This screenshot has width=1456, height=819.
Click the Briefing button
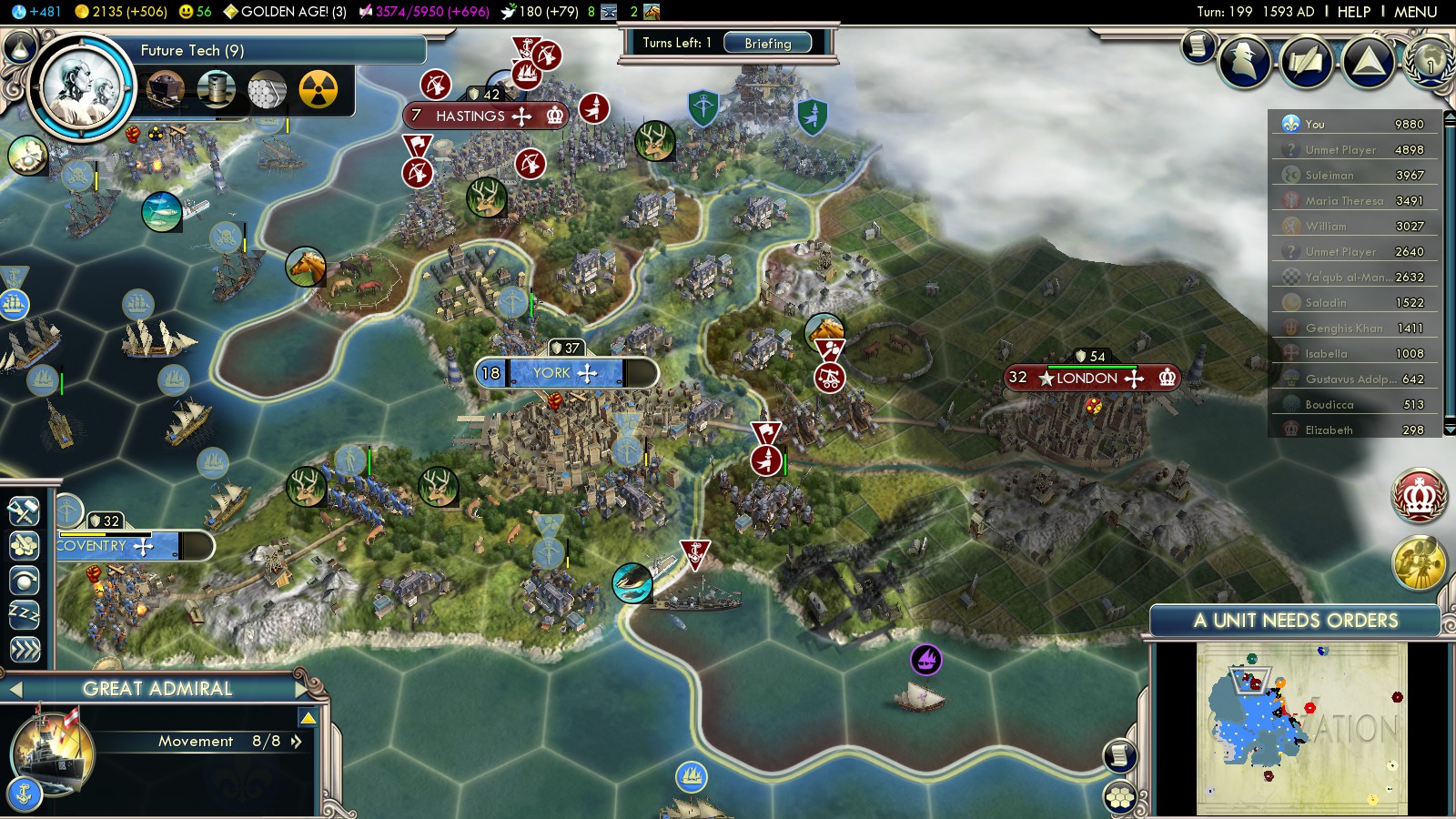click(768, 43)
